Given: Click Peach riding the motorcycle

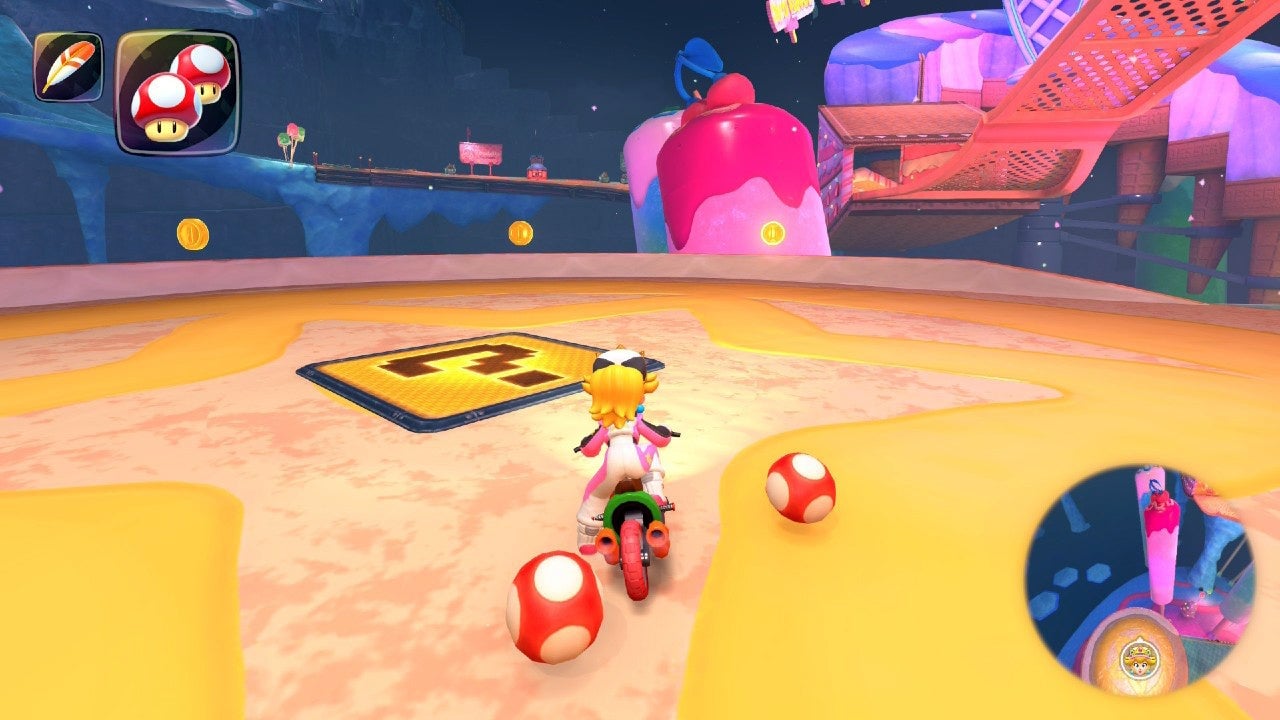Looking at the screenshot, I should [x=625, y=450].
